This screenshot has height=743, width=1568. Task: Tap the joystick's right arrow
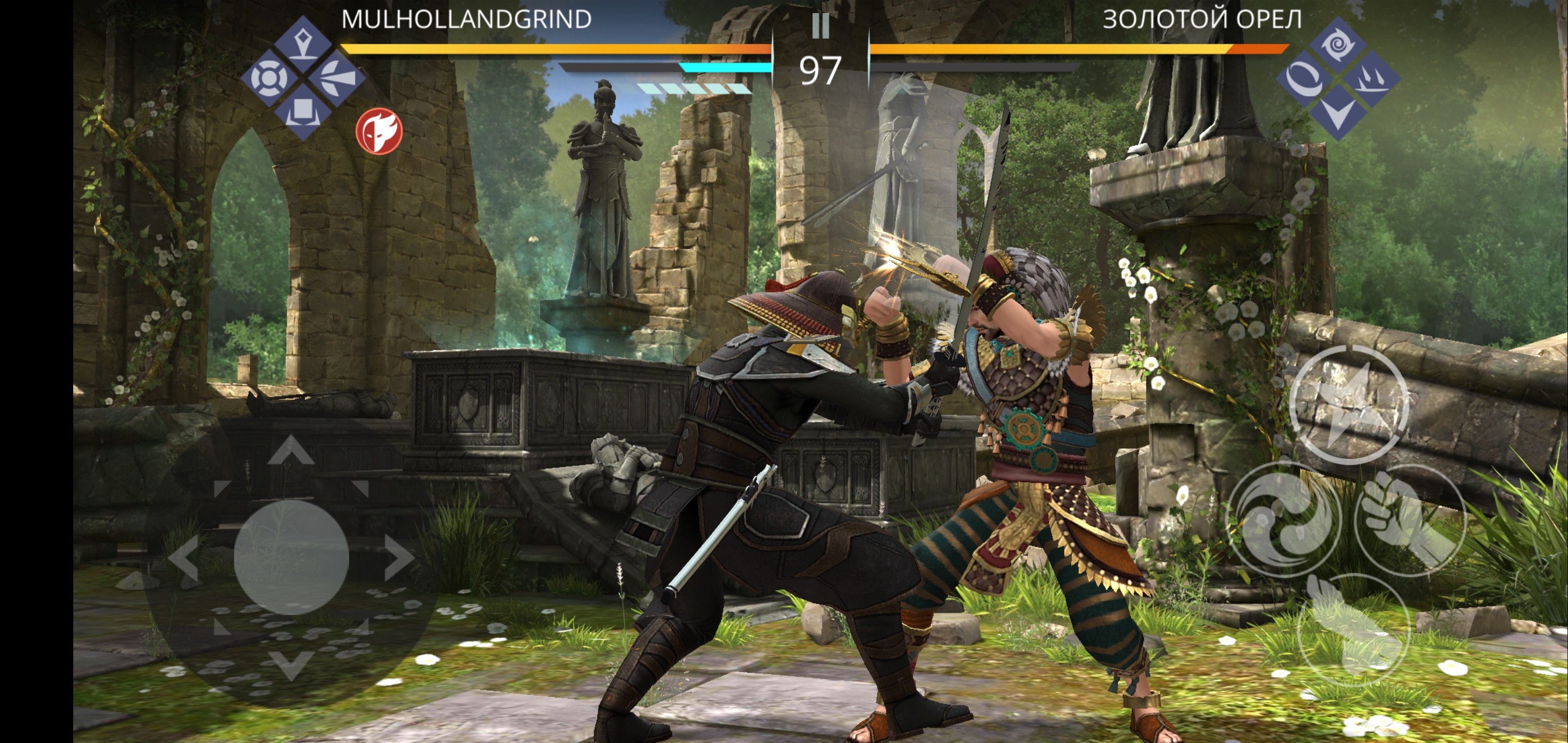pos(399,558)
